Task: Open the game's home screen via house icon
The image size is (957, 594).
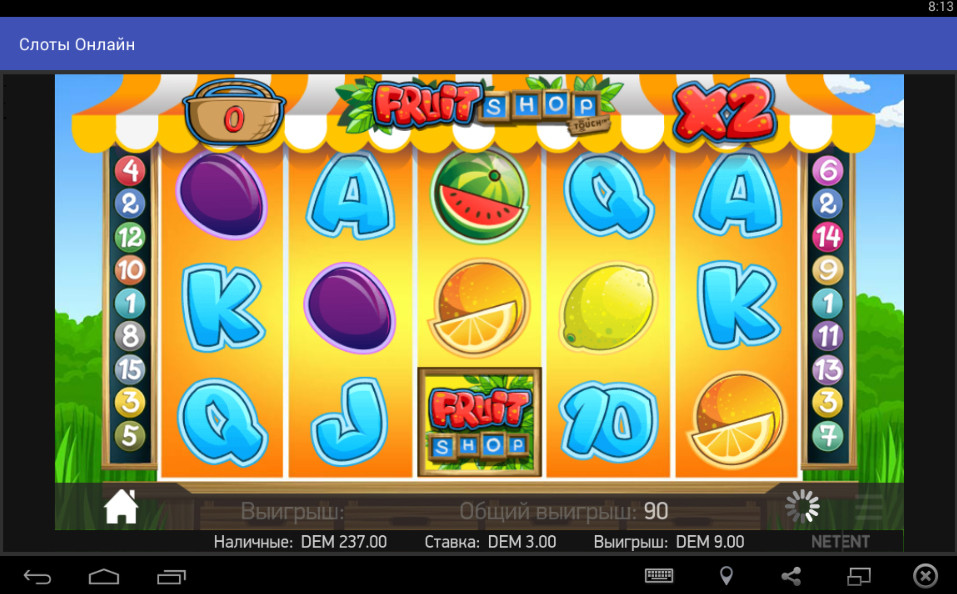Action: pyautogui.click(x=121, y=507)
